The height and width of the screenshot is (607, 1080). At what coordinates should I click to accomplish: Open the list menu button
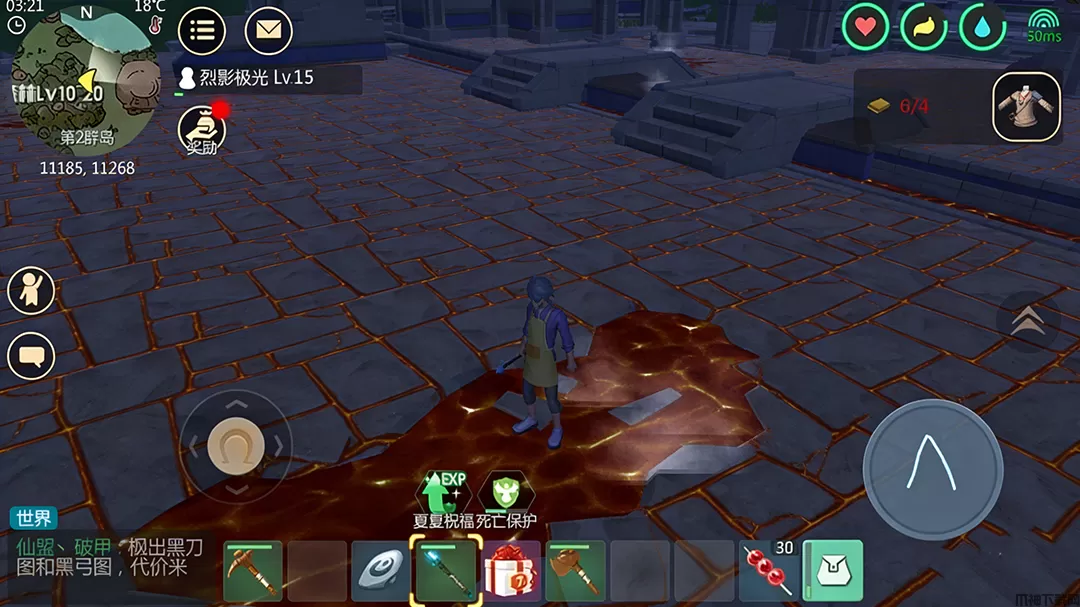pyautogui.click(x=201, y=30)
